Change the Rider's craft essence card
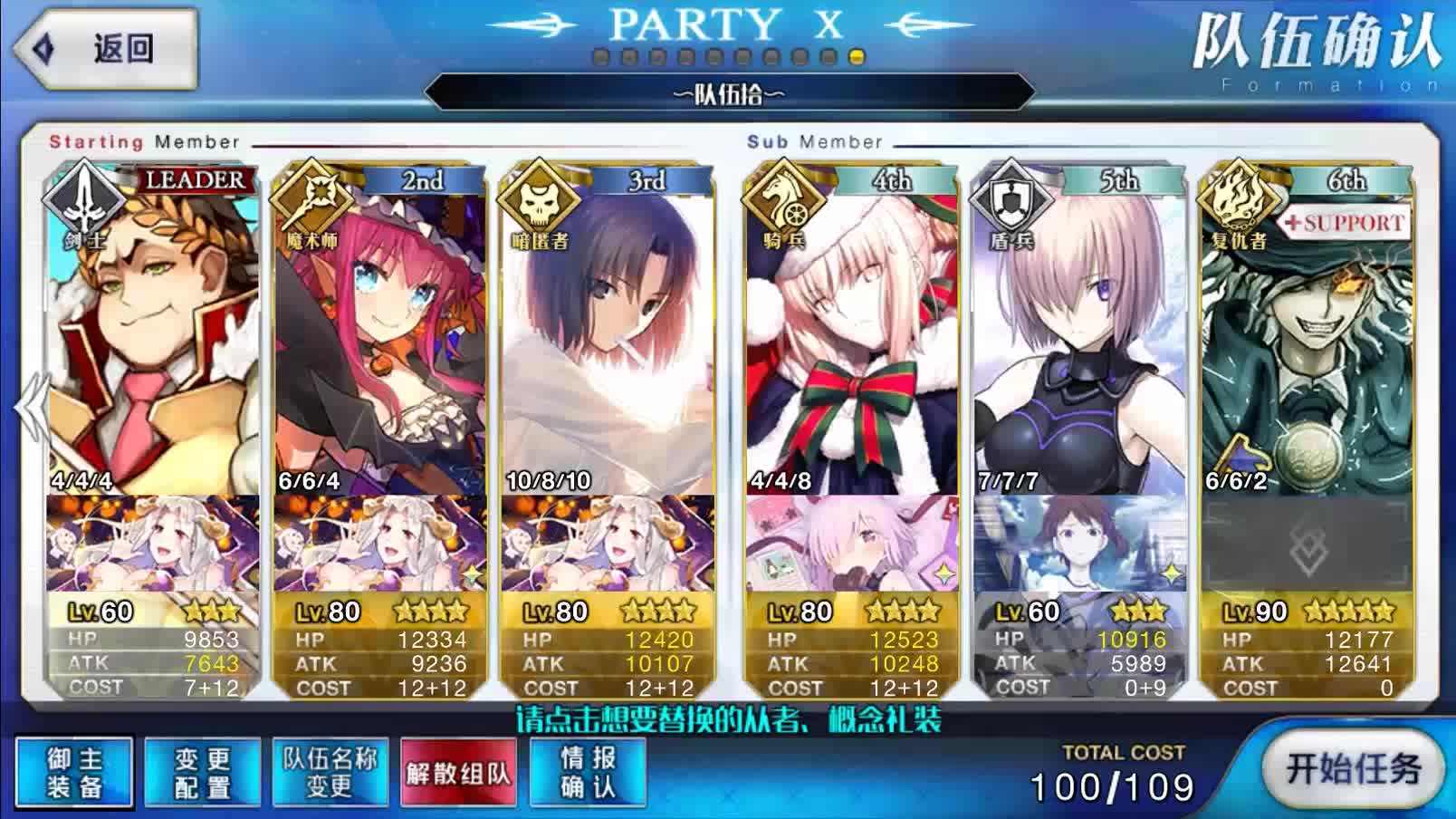 851,544
